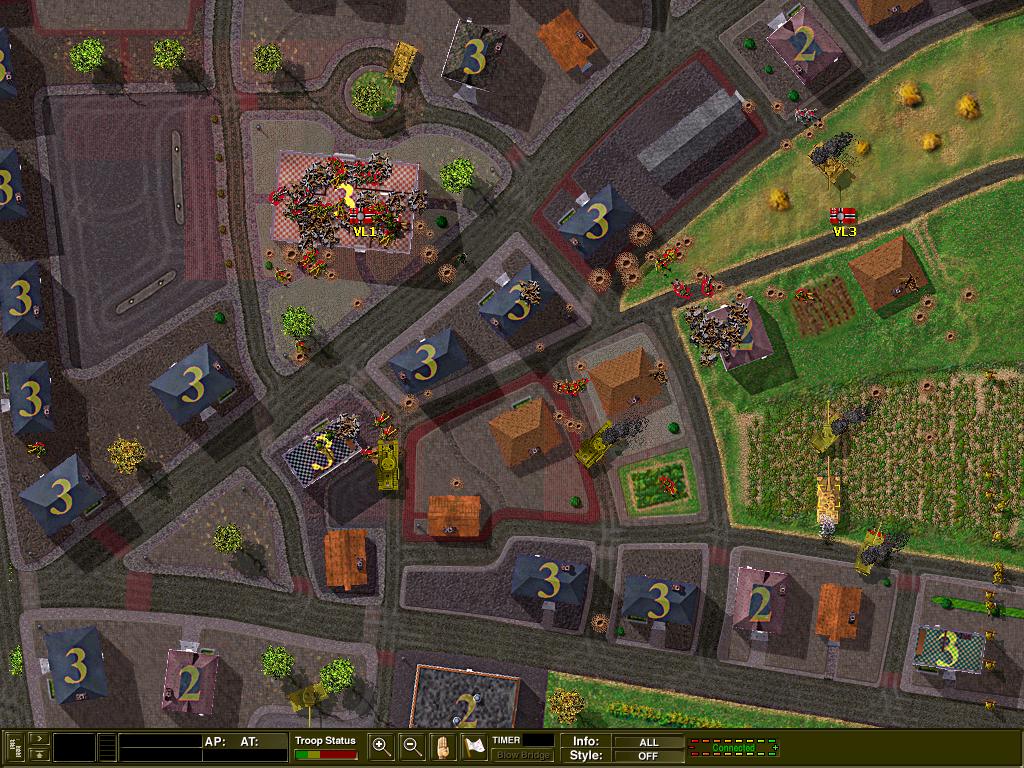The image size is (1024, 768).
Task: Click the greyed Blow Bridge button
Action: pyautogui.click(x=522, y=755)
